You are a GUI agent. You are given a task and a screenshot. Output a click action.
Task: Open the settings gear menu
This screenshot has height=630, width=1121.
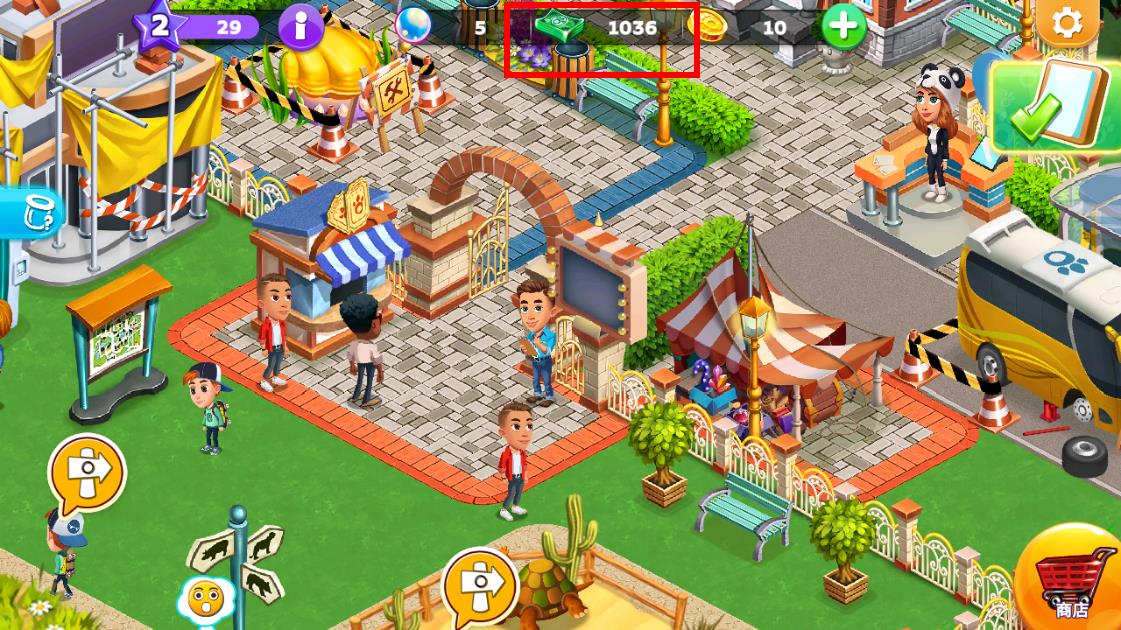click(x=1067, y=23)
